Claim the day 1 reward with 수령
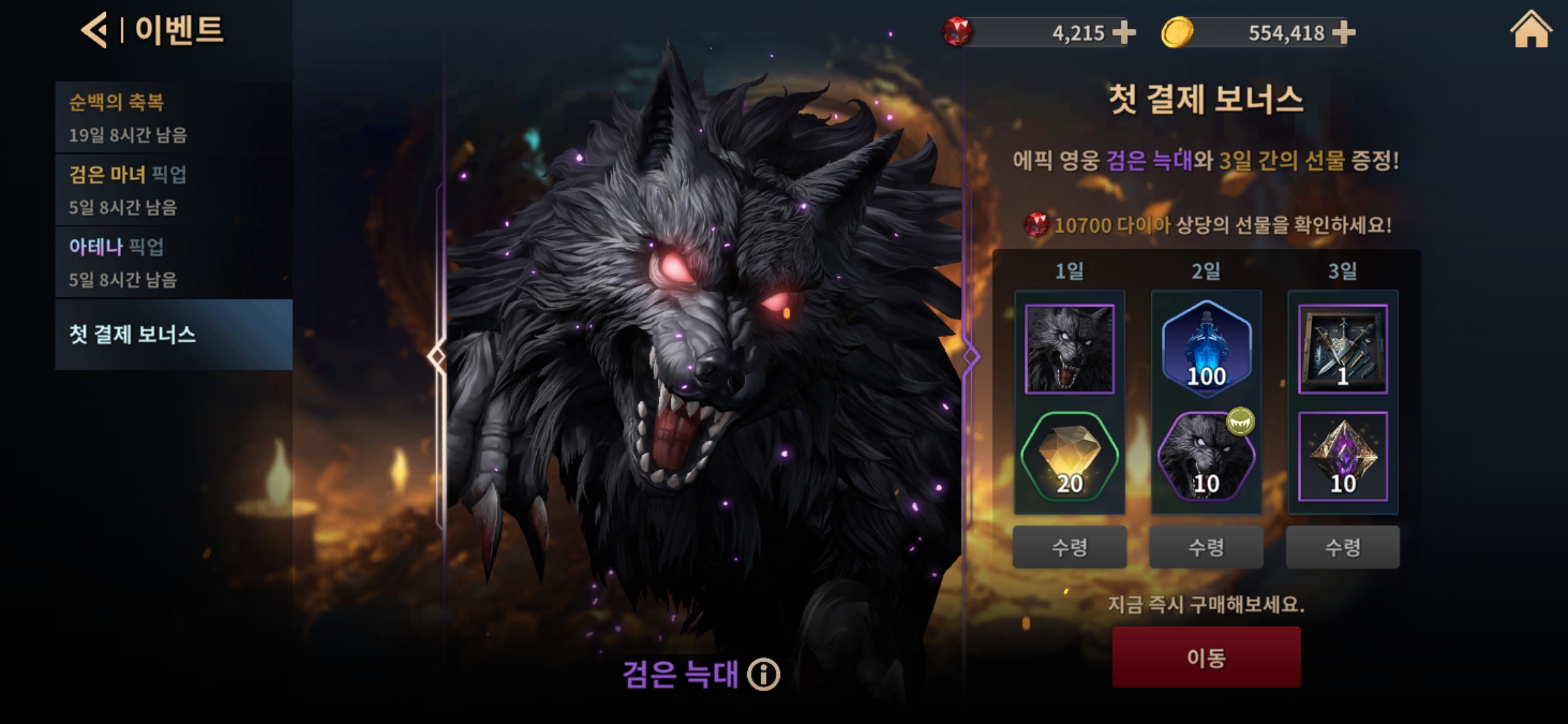Viewport: 1568px width, 724px height. pyautogui.click(x=1069, y=547)
